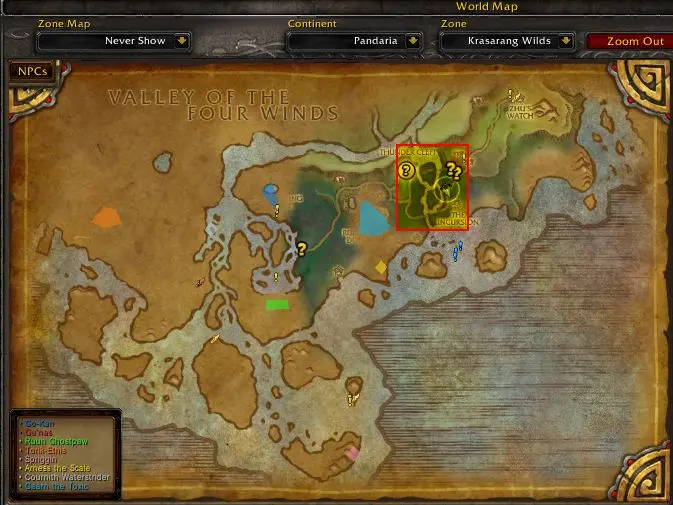Click the dark blue circular map marker
The width and height of the screenshot is (673, 505).
(271, 190)
